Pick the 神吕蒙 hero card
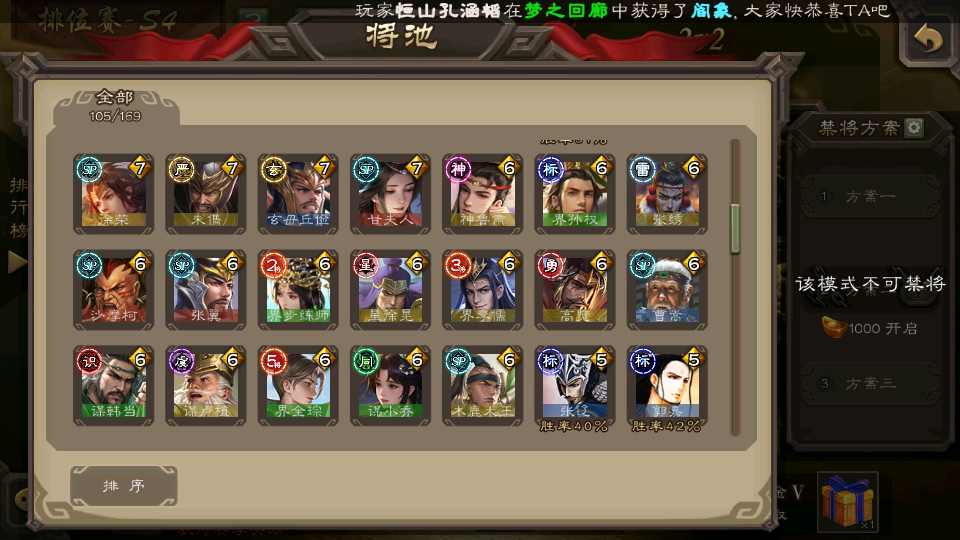Image resolution: width=960 pixels, height=540 pixels. pyautogui.click(x=483, y=193)
